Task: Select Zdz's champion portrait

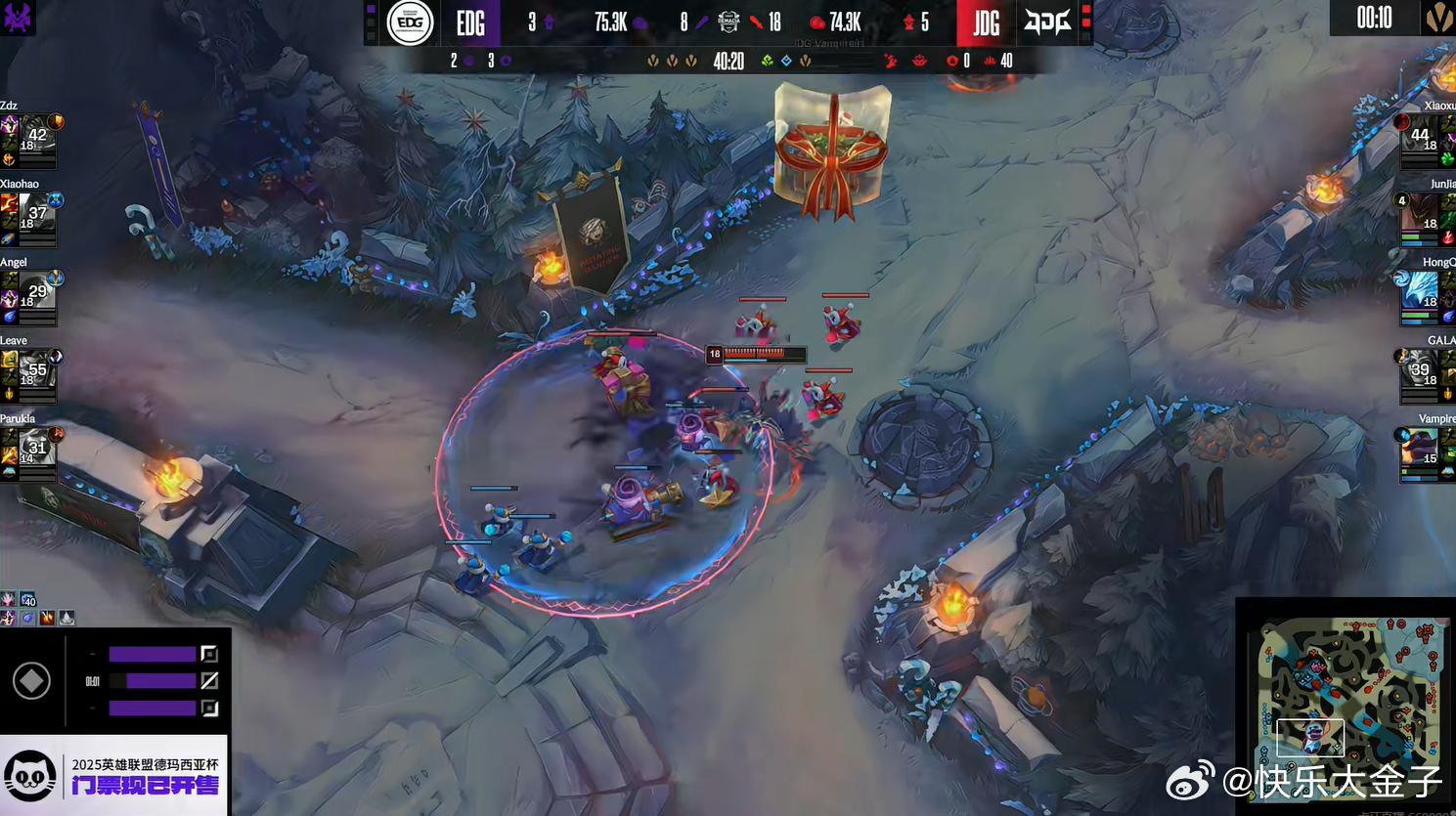Action: [x=36, y=136]
